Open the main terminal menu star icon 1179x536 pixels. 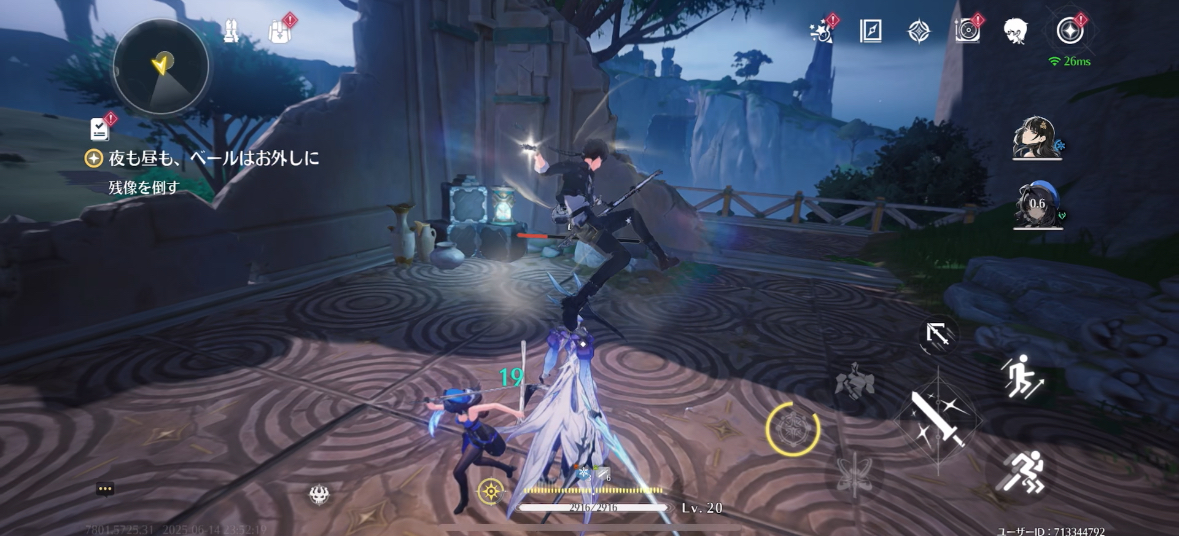point(1070,31)
